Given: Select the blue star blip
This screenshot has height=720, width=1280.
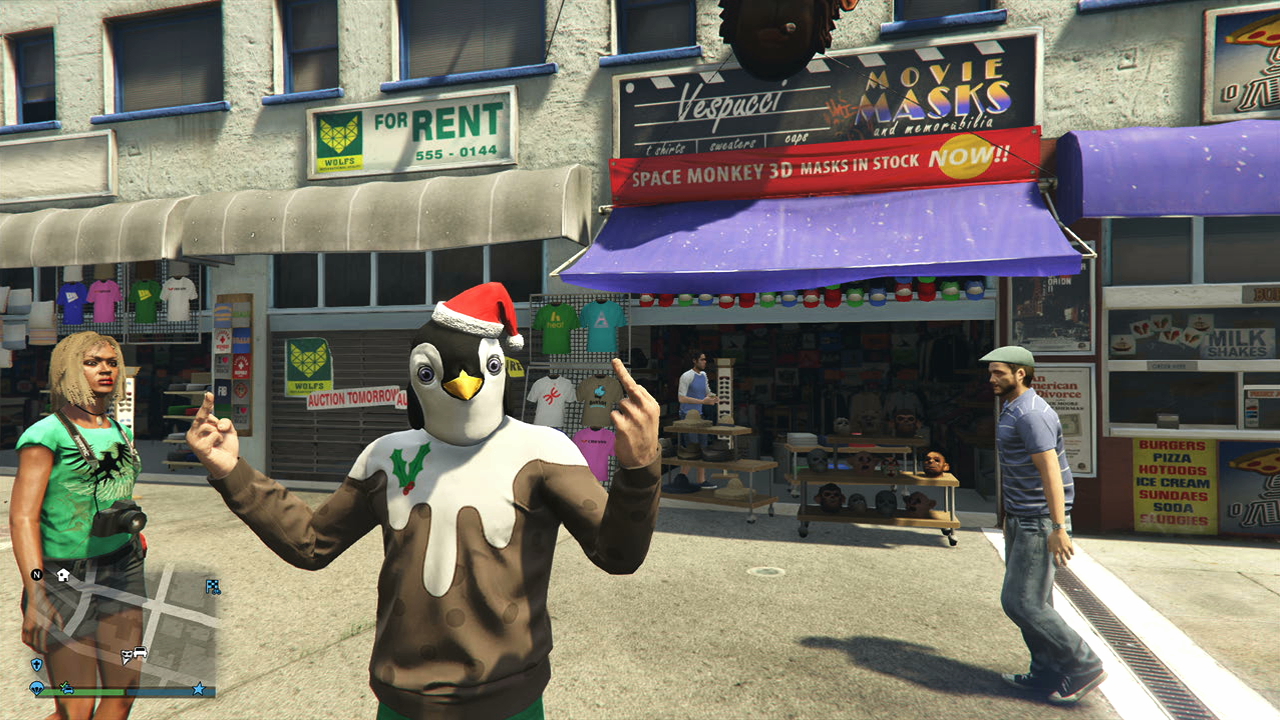Looking at the screenshot, I should (198, 689).
